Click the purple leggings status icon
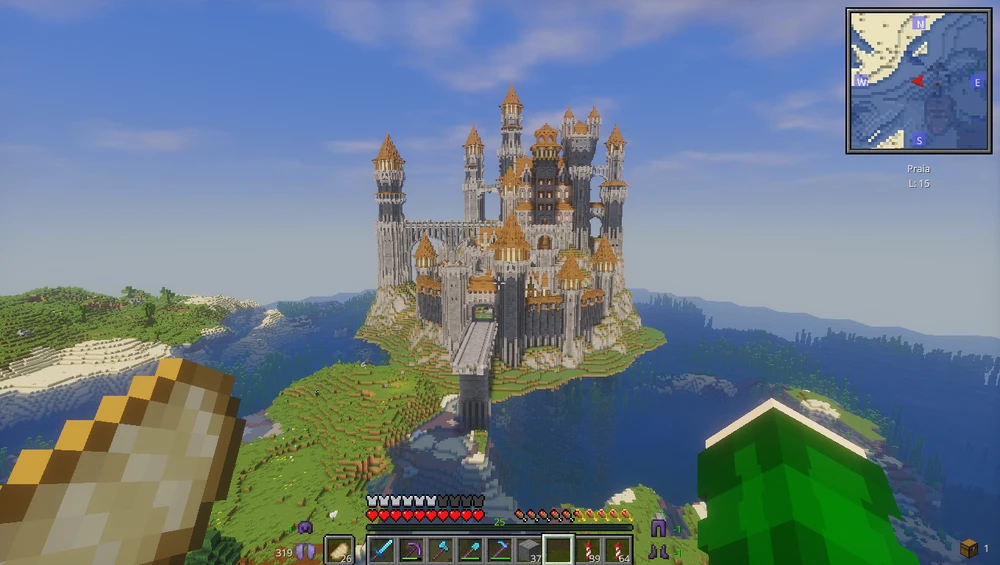 [658, 529]
